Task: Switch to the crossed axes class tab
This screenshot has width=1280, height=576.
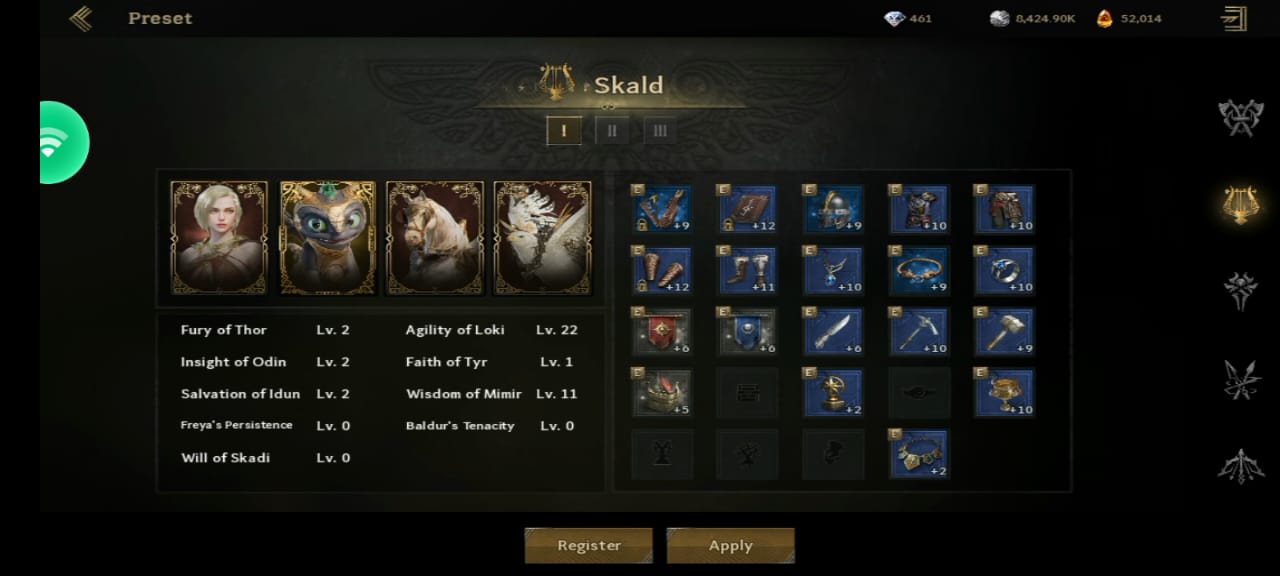Action: (x=1240, y=117)
